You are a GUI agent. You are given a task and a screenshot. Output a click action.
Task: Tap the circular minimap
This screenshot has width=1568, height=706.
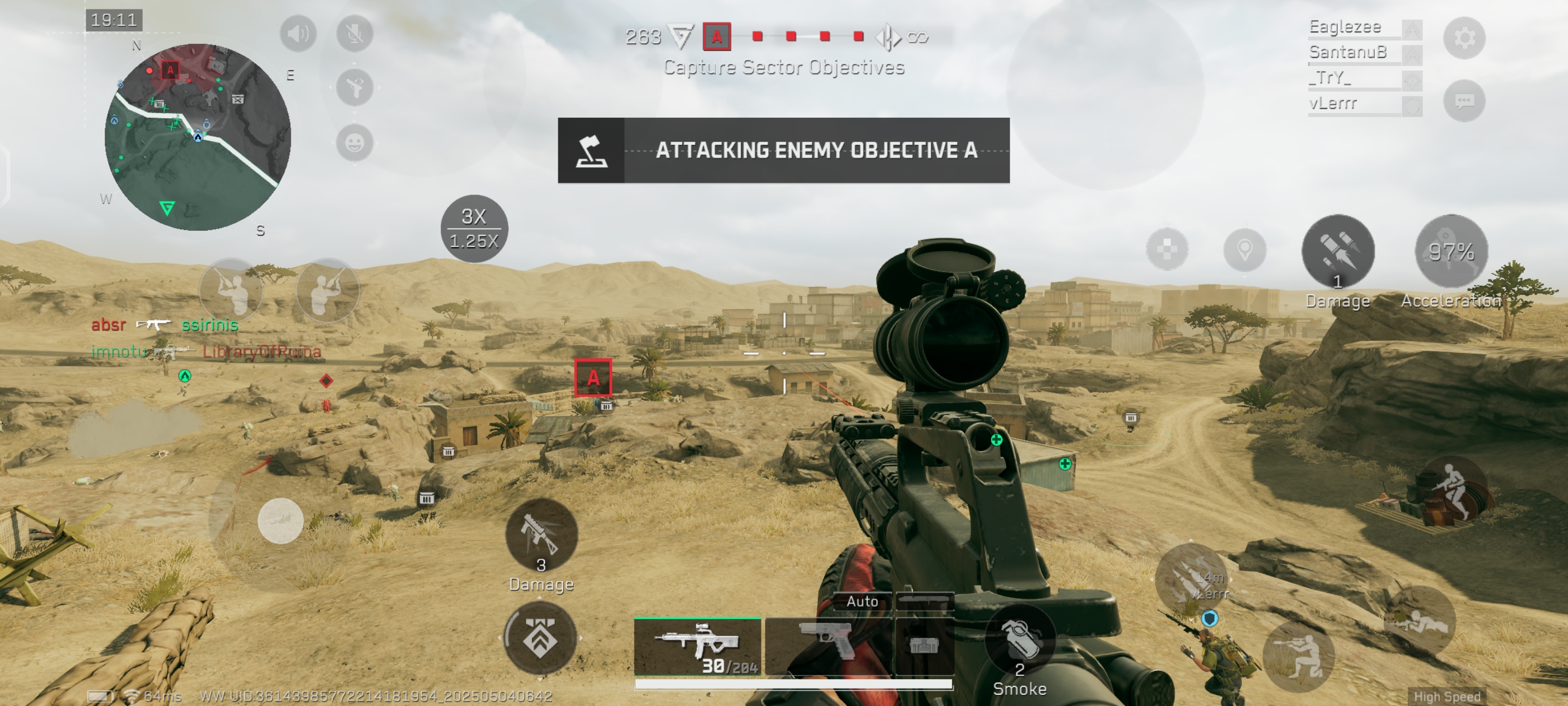198,137
